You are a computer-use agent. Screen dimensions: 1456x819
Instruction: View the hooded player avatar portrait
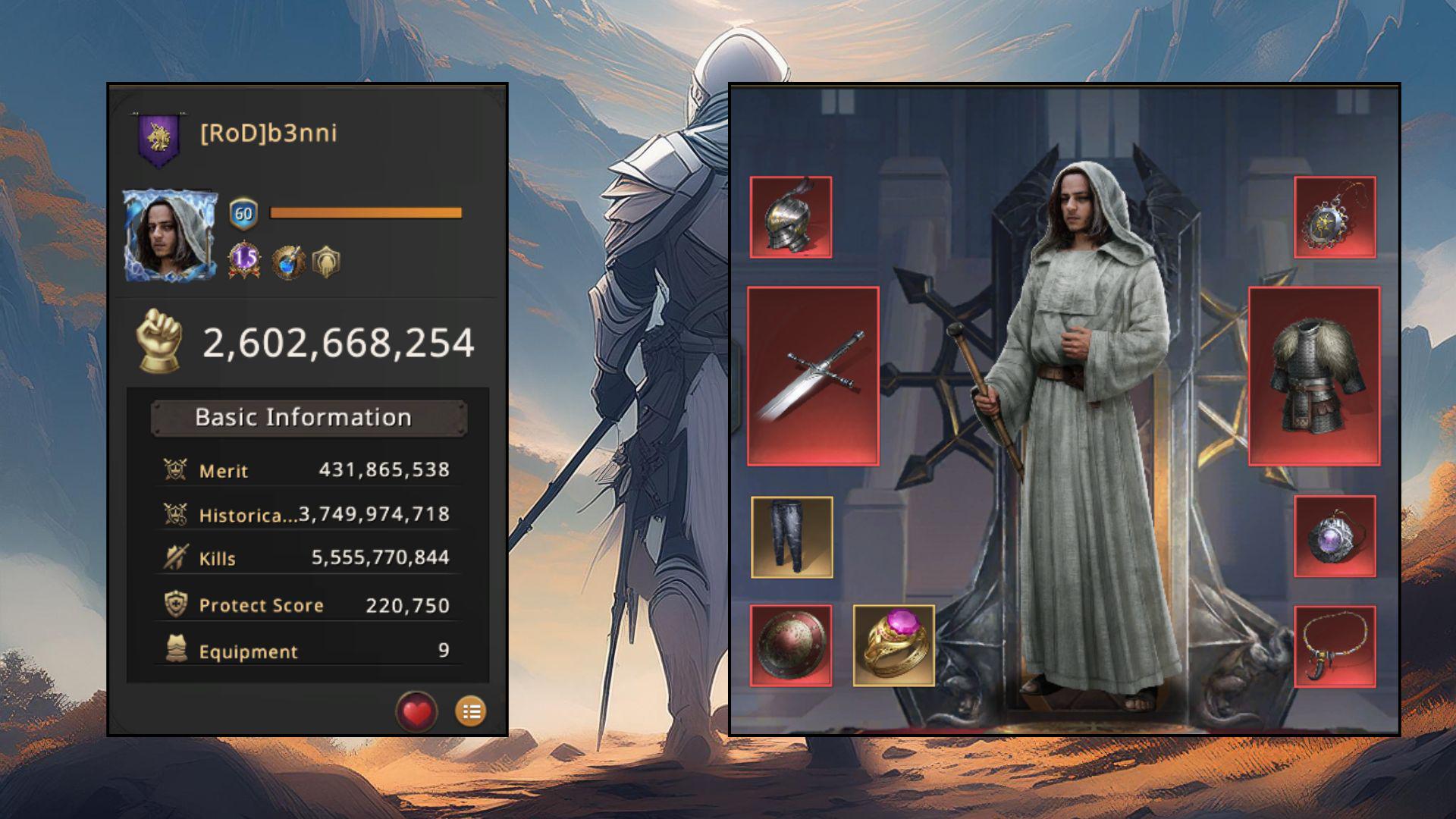click(x=170, y=236)
